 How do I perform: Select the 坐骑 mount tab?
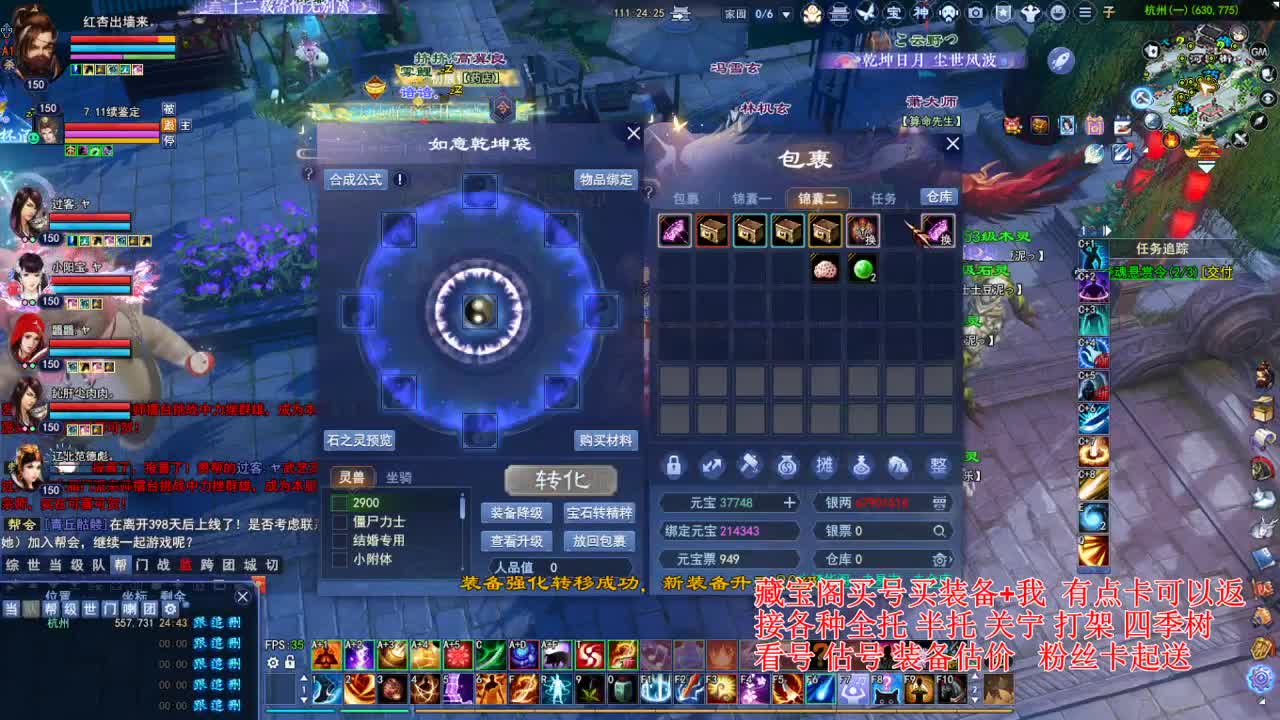pyautogui.click(x=398, y=478)
